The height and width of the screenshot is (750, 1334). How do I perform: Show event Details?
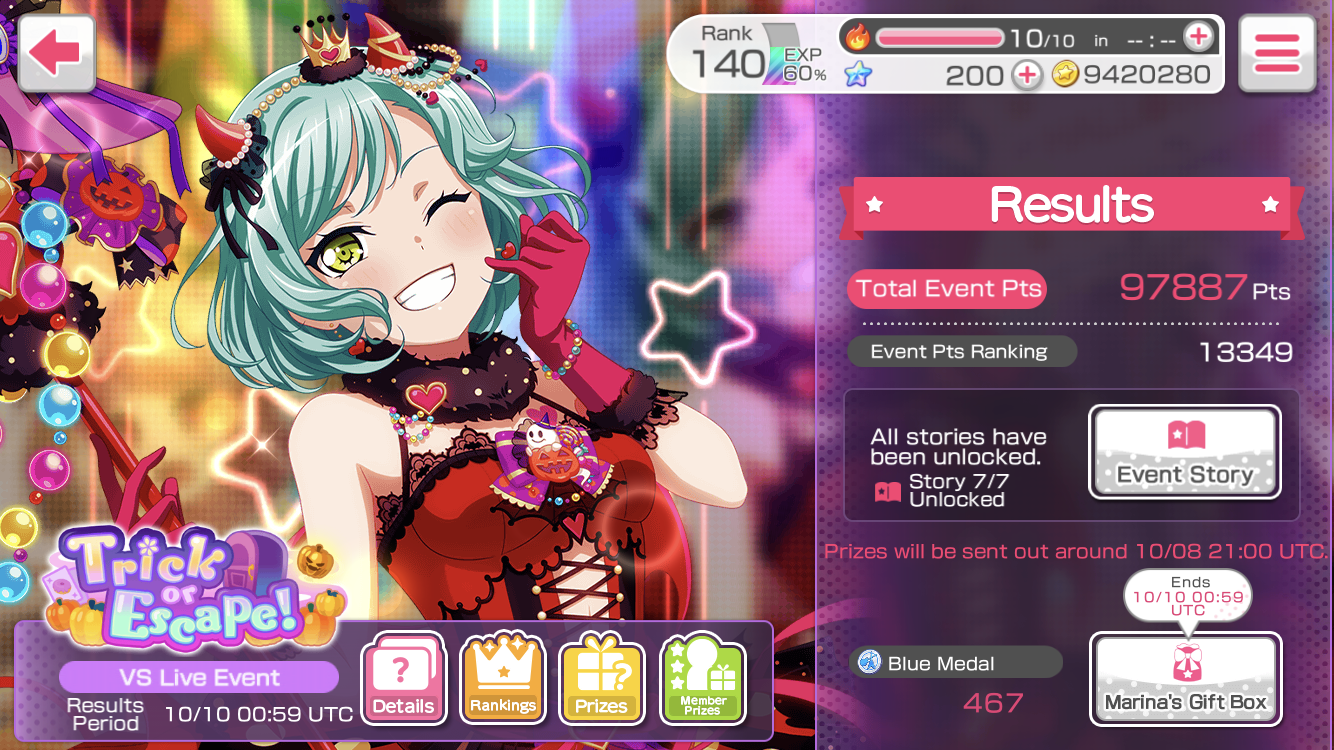[403, 680]
